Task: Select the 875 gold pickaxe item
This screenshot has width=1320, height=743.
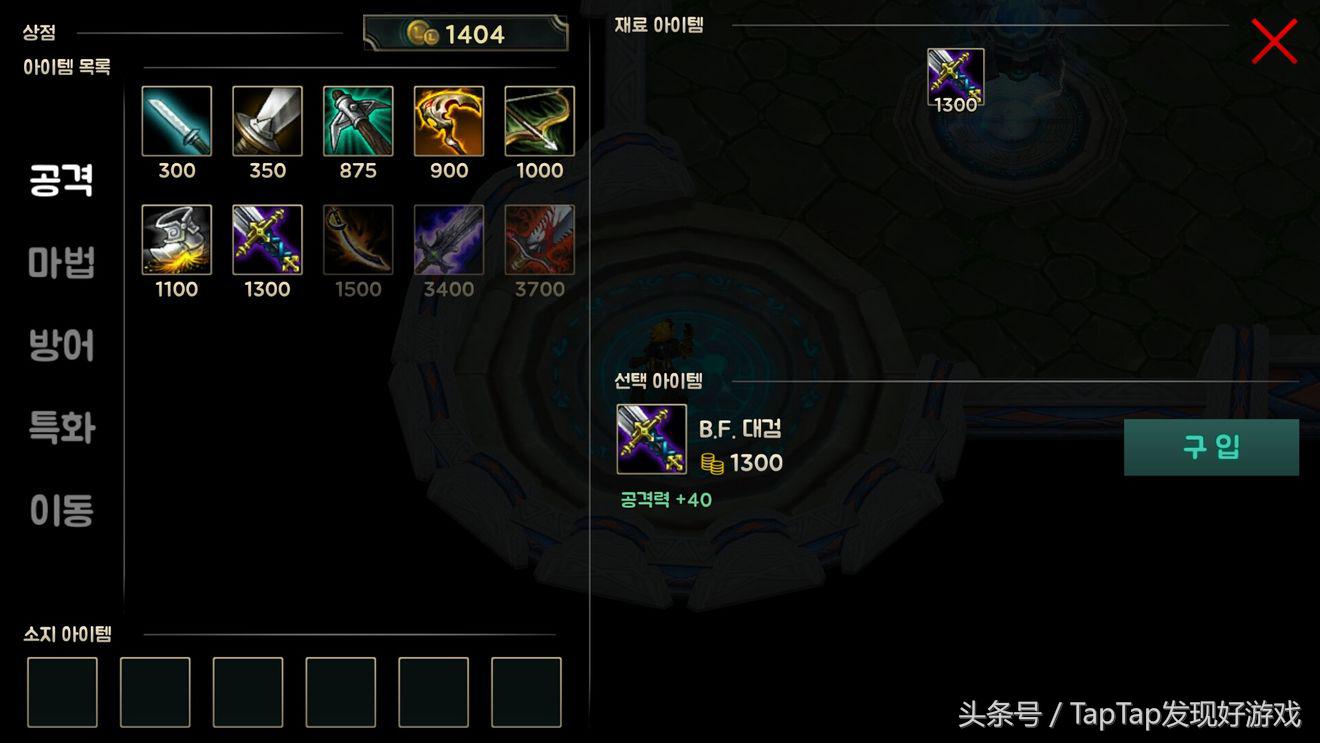Action: coord(358,121)
